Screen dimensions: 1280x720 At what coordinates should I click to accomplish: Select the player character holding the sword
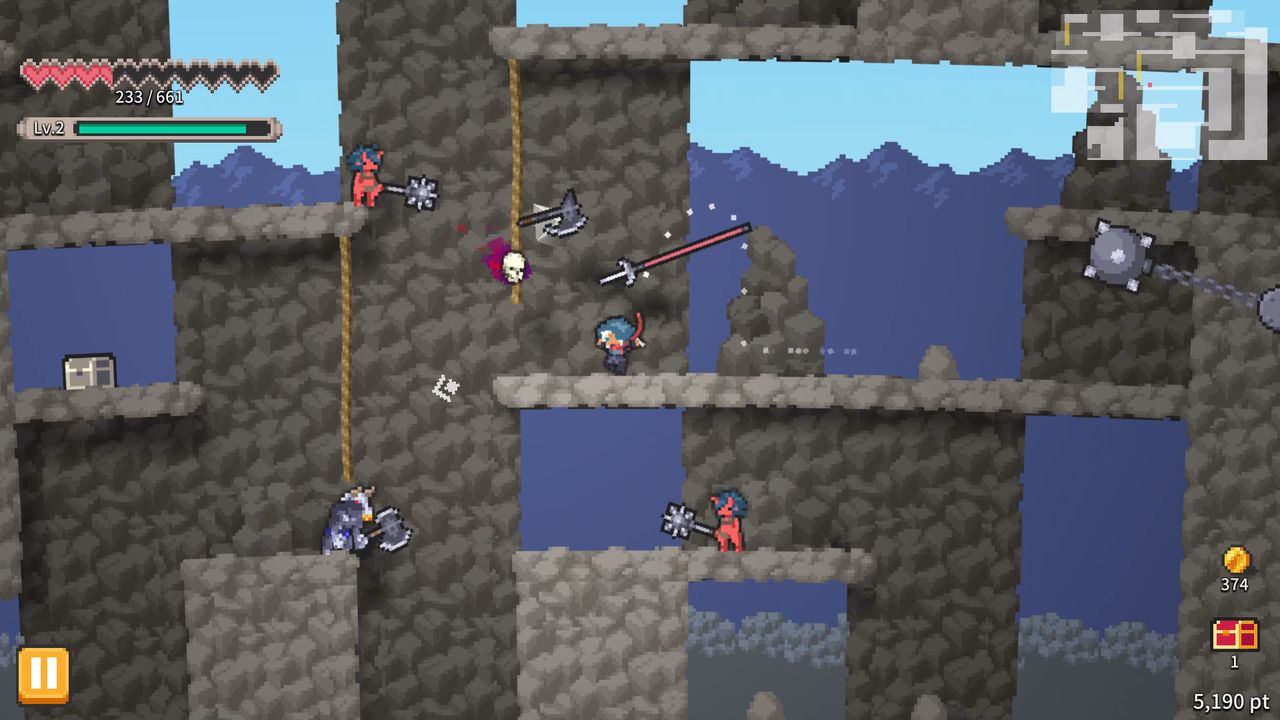tap(618, 340)
